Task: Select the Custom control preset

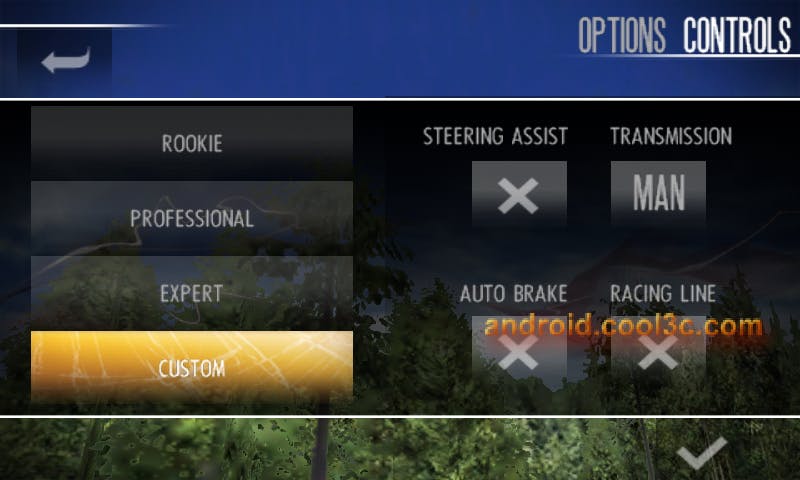Action: pos(192,368)
